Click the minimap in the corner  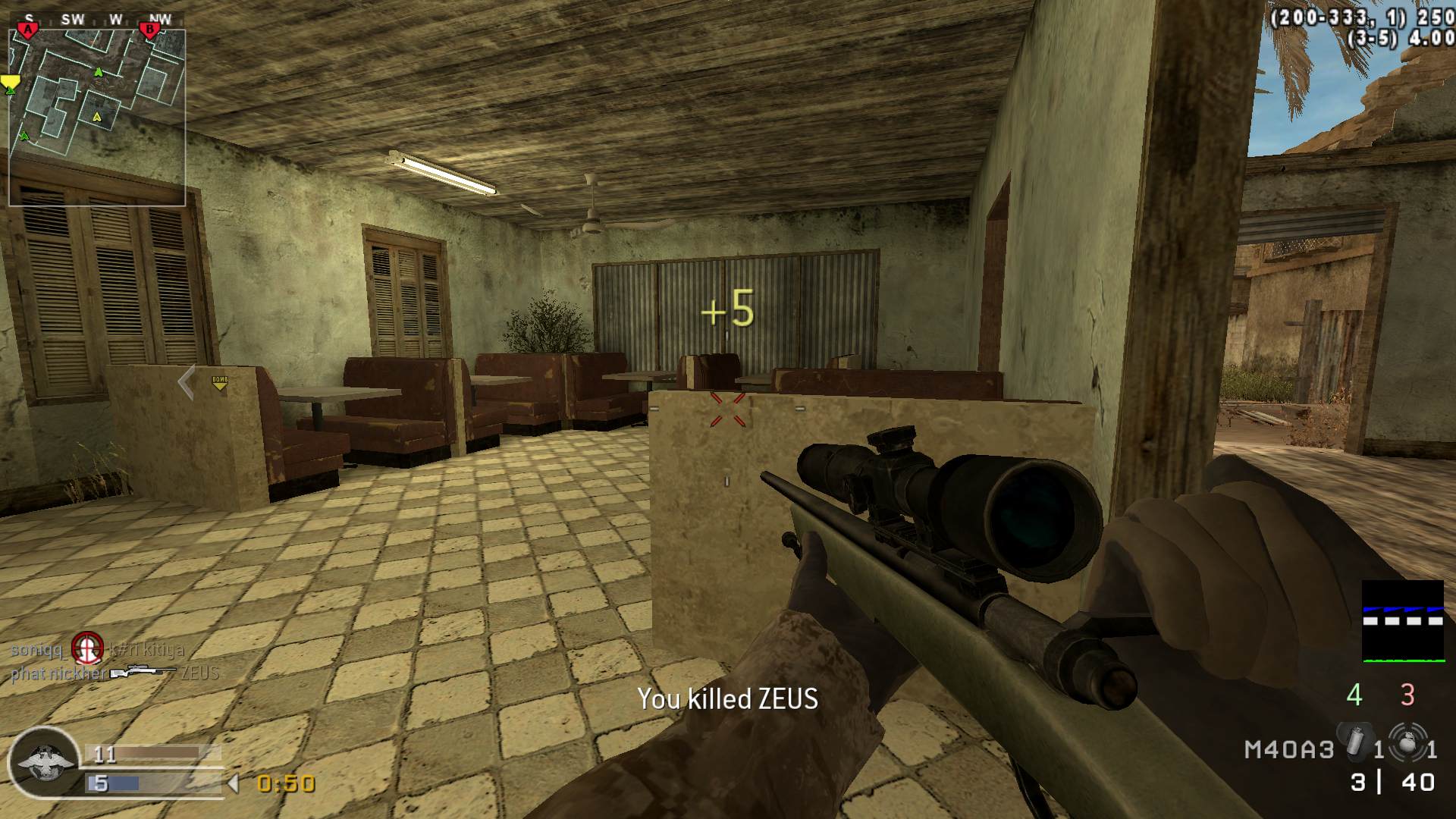click(x=97, y=118)
